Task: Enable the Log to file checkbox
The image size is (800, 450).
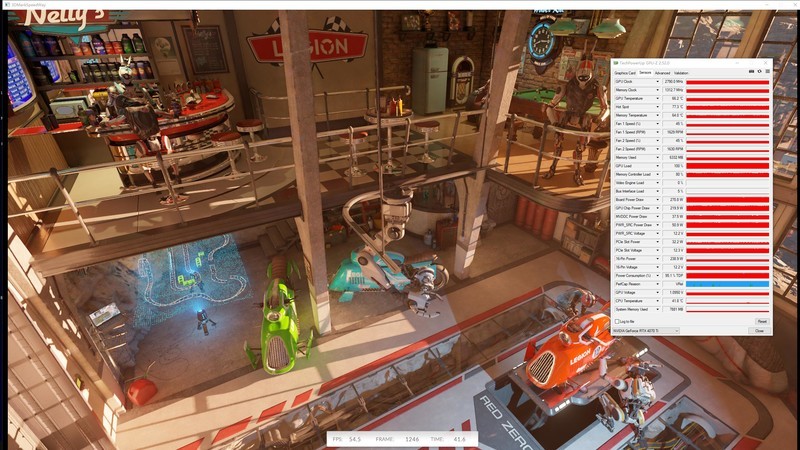Action: (616, 321)
